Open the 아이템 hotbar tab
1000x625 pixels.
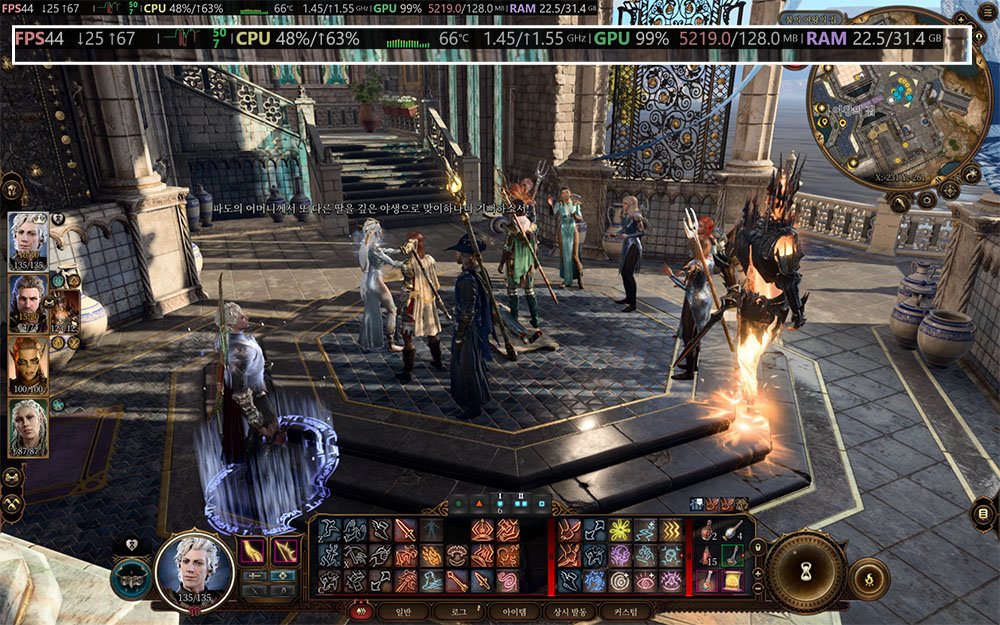click(x=513, y=610)
